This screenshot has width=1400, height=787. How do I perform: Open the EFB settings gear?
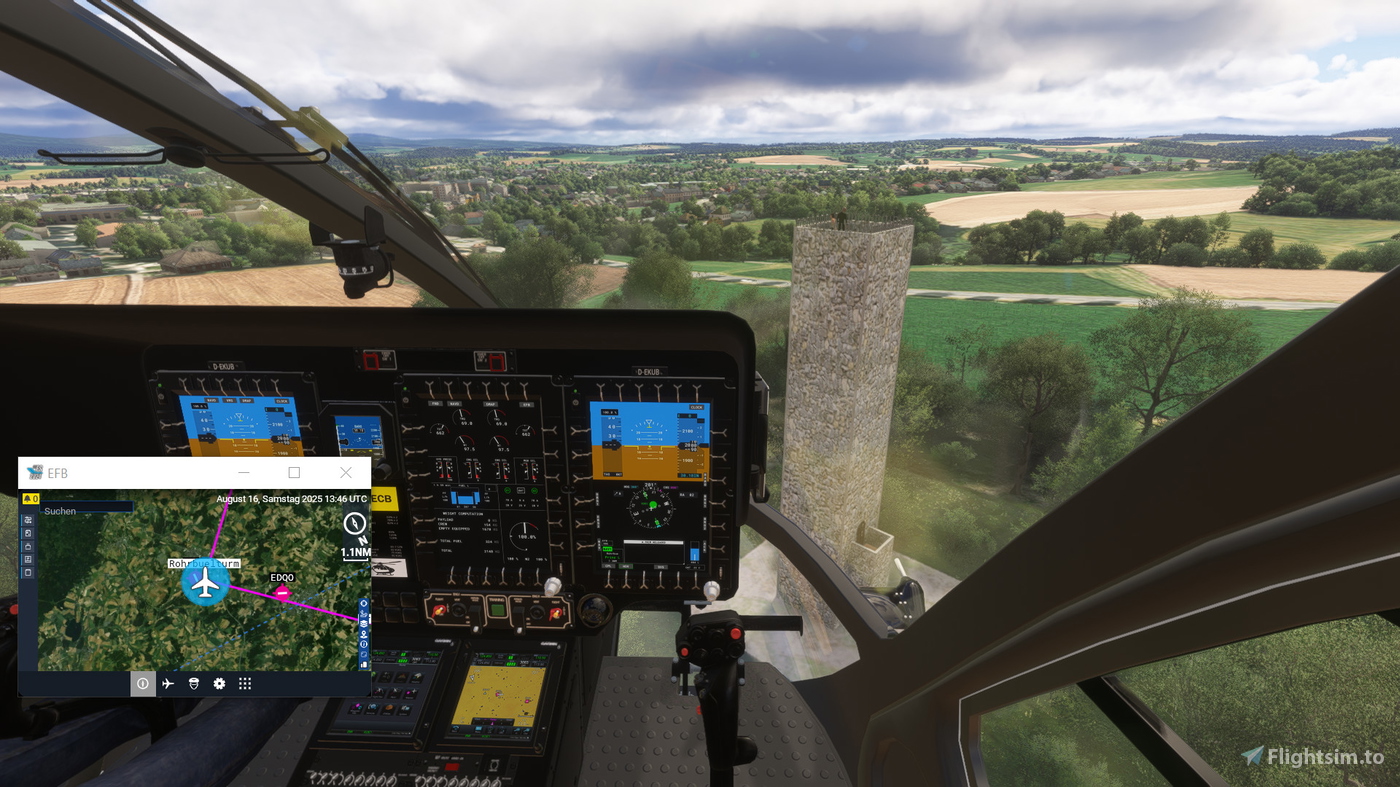point(219,683)
